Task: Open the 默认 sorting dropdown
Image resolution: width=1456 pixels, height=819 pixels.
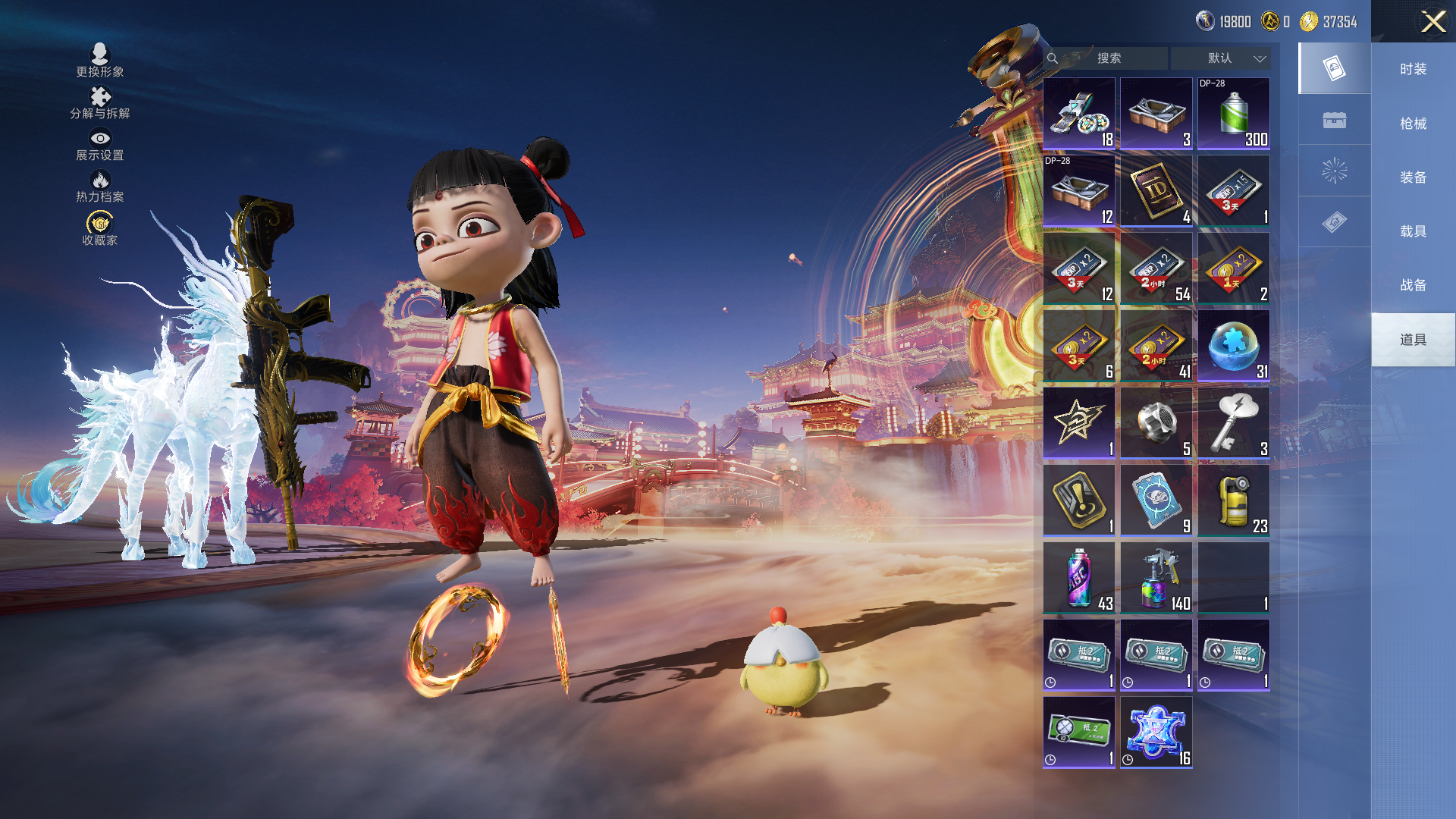Action: [1220, 58]
